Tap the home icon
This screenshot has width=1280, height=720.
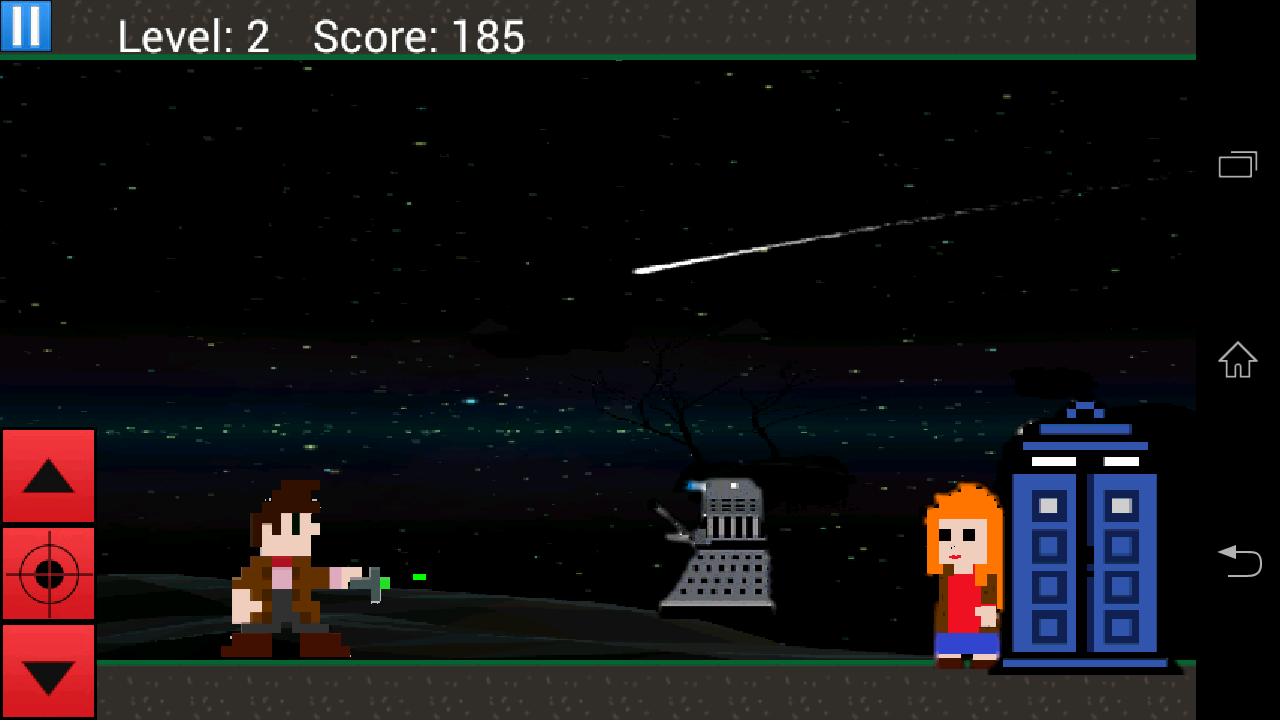(1237, 360)
